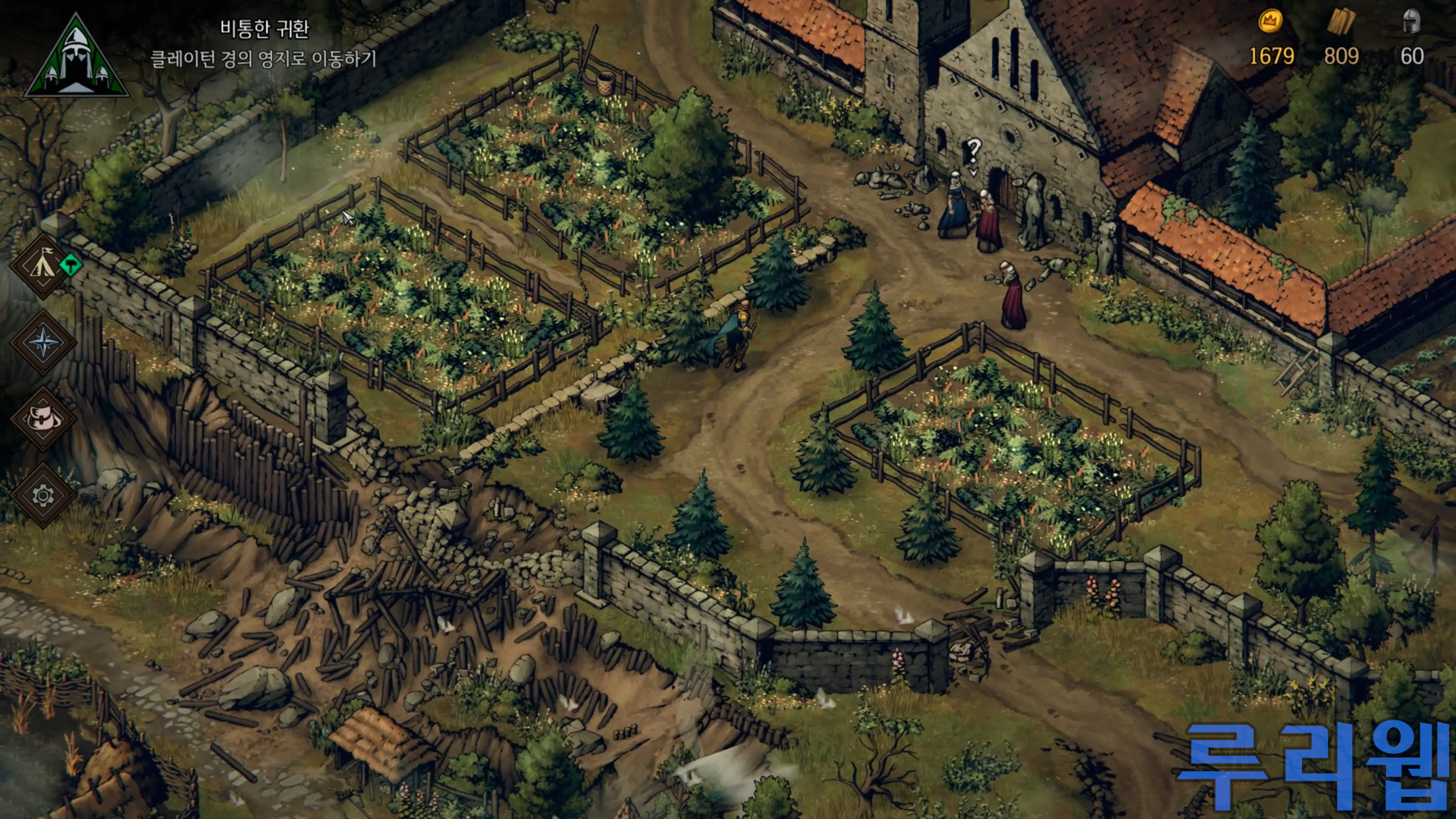The width and height of the screenshot is (1456, 819).
Task: Select the quest tracker emblem with helmets
Action: pos(76,58)
